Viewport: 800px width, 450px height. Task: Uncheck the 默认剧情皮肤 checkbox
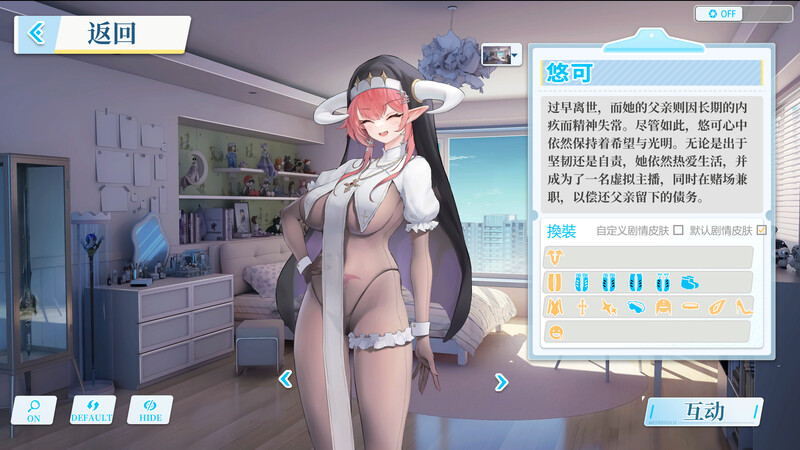click(x=762, y=231)
